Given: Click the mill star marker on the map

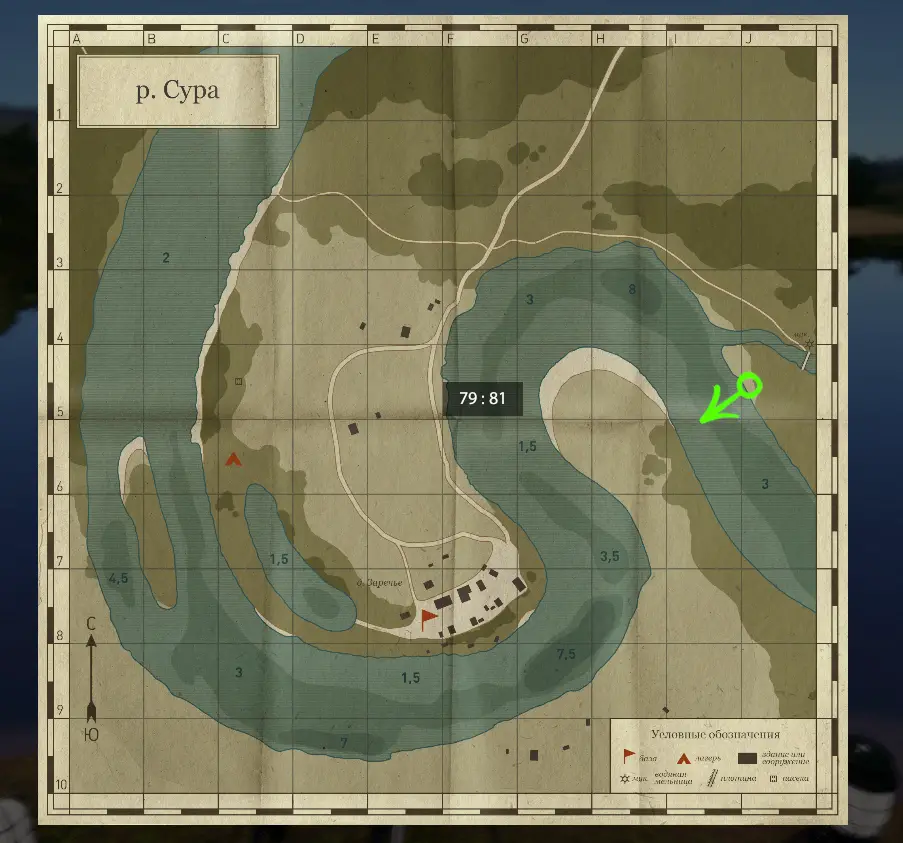Looking at the screenshot, I should 809,345.
